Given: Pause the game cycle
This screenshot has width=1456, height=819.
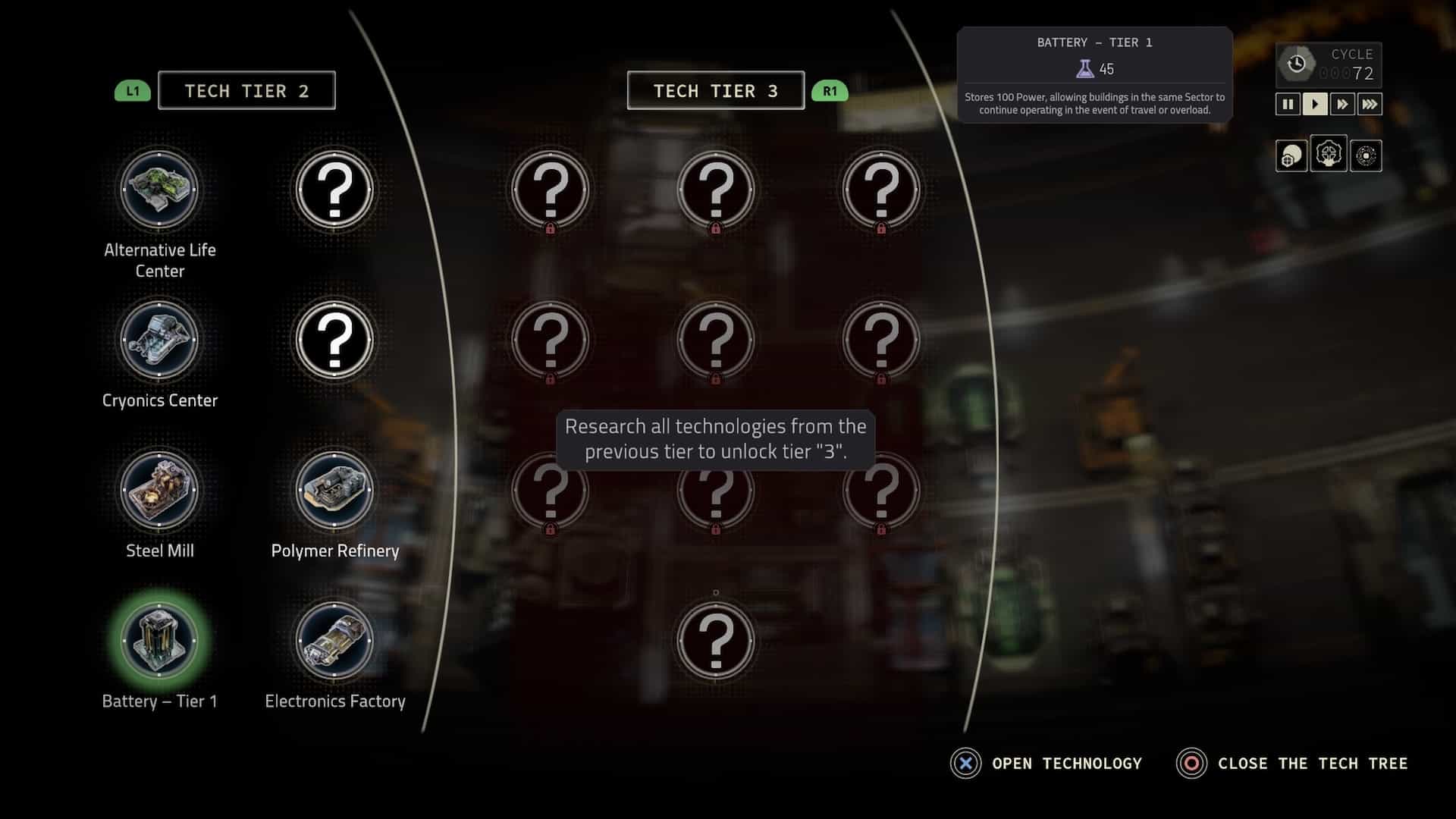Looking at the screenshot, I should (x=1288, y=104).
